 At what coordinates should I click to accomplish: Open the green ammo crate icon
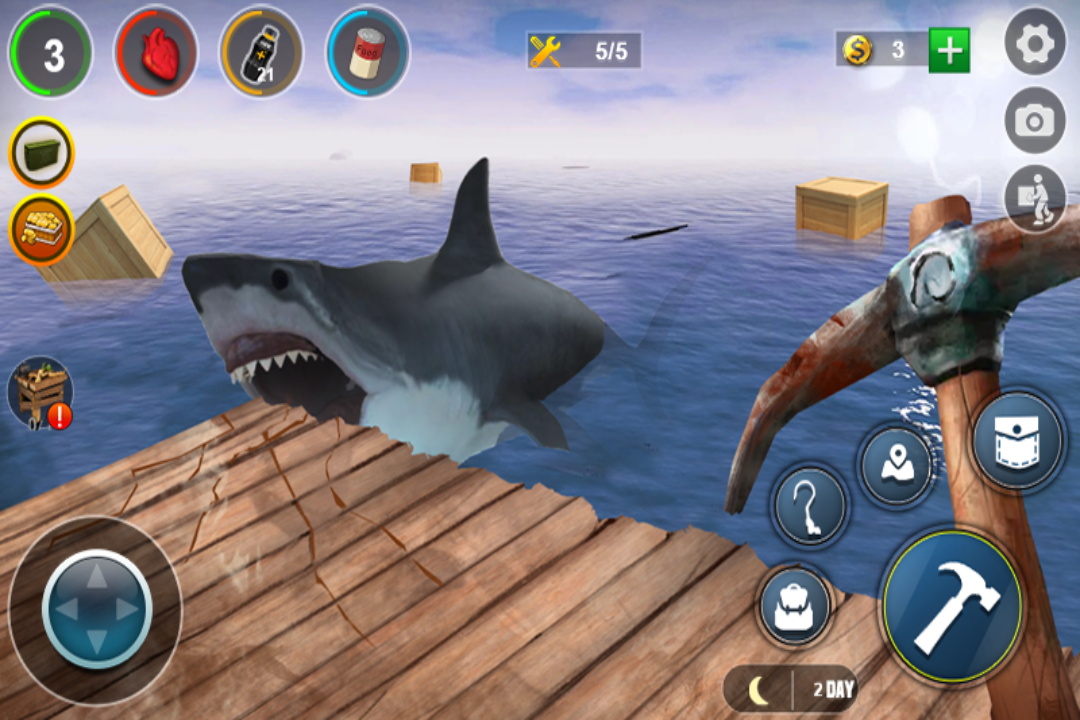(x=42, y=153)
